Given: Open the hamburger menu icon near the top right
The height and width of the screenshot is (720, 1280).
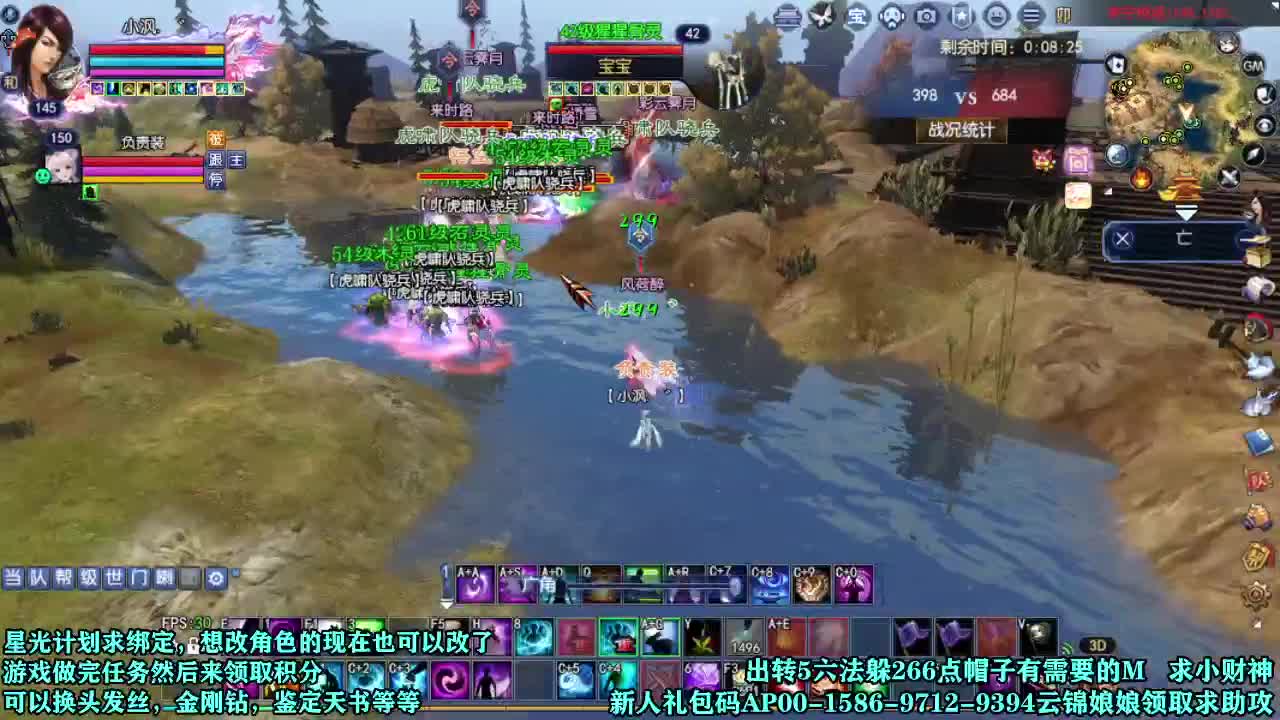Looking at the screenshot, I should click(x=1029, y=16).
